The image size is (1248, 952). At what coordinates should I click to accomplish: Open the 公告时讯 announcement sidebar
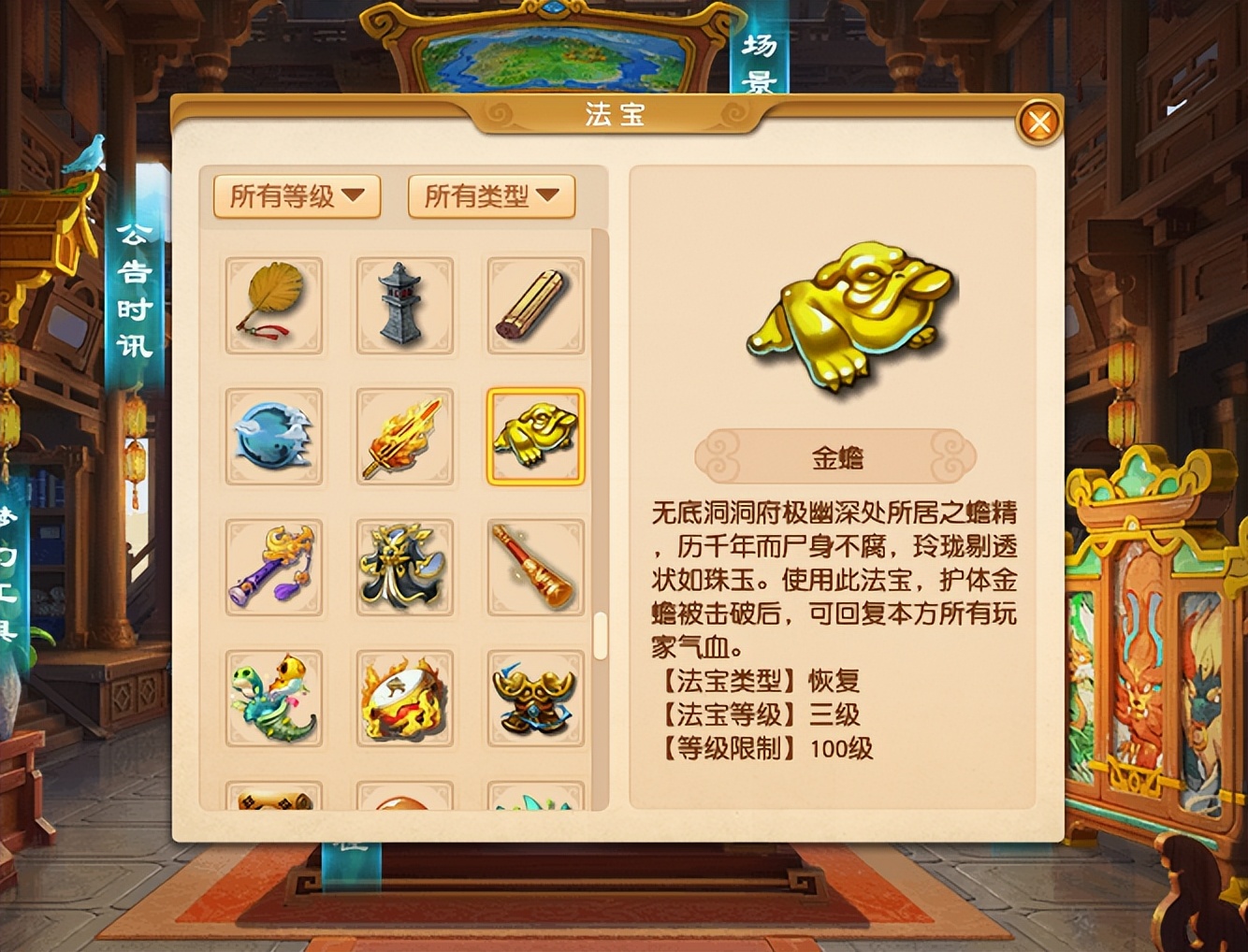click(133, 290)
